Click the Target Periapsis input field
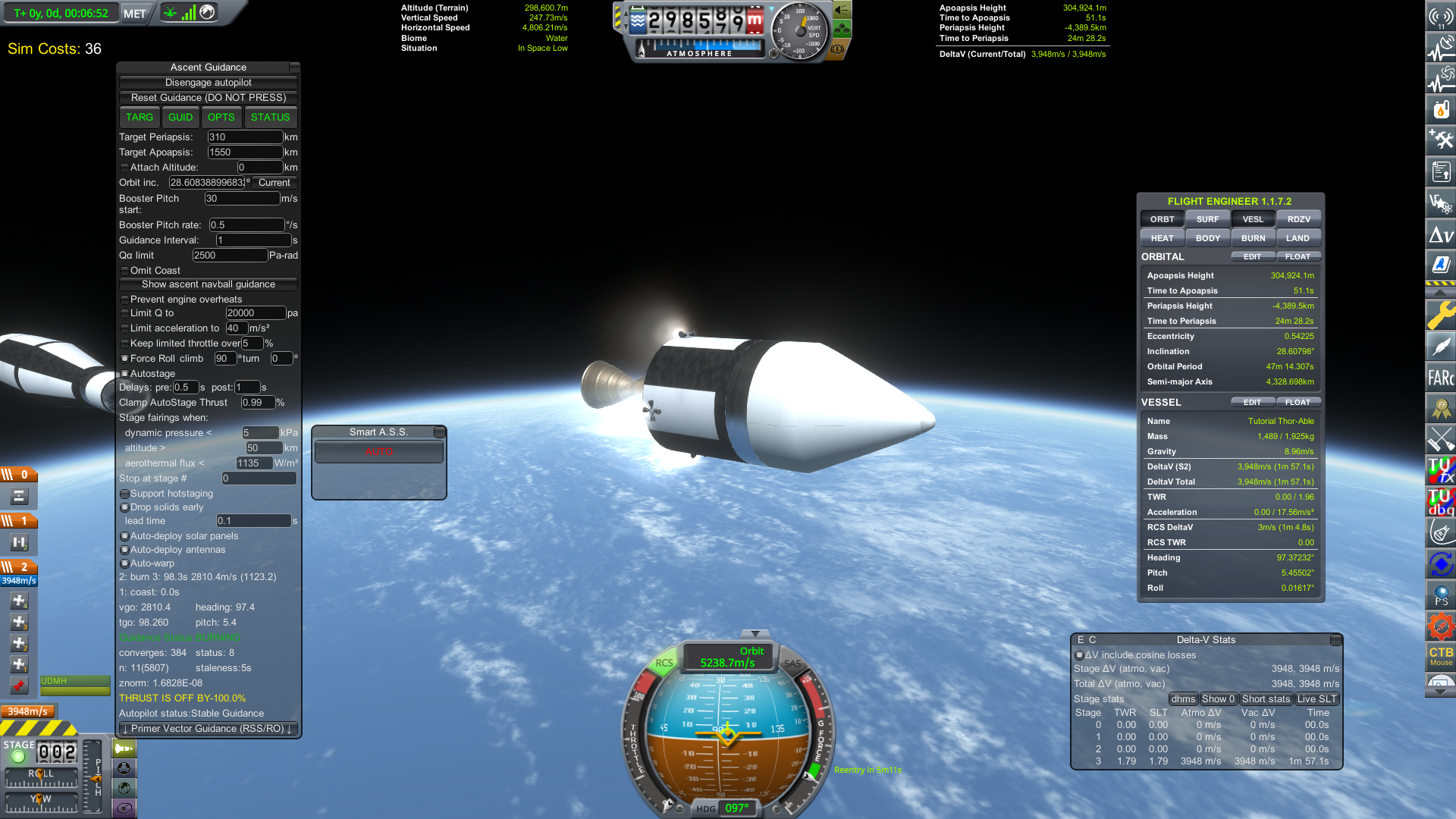1456x819 pixels. point(245,137)
